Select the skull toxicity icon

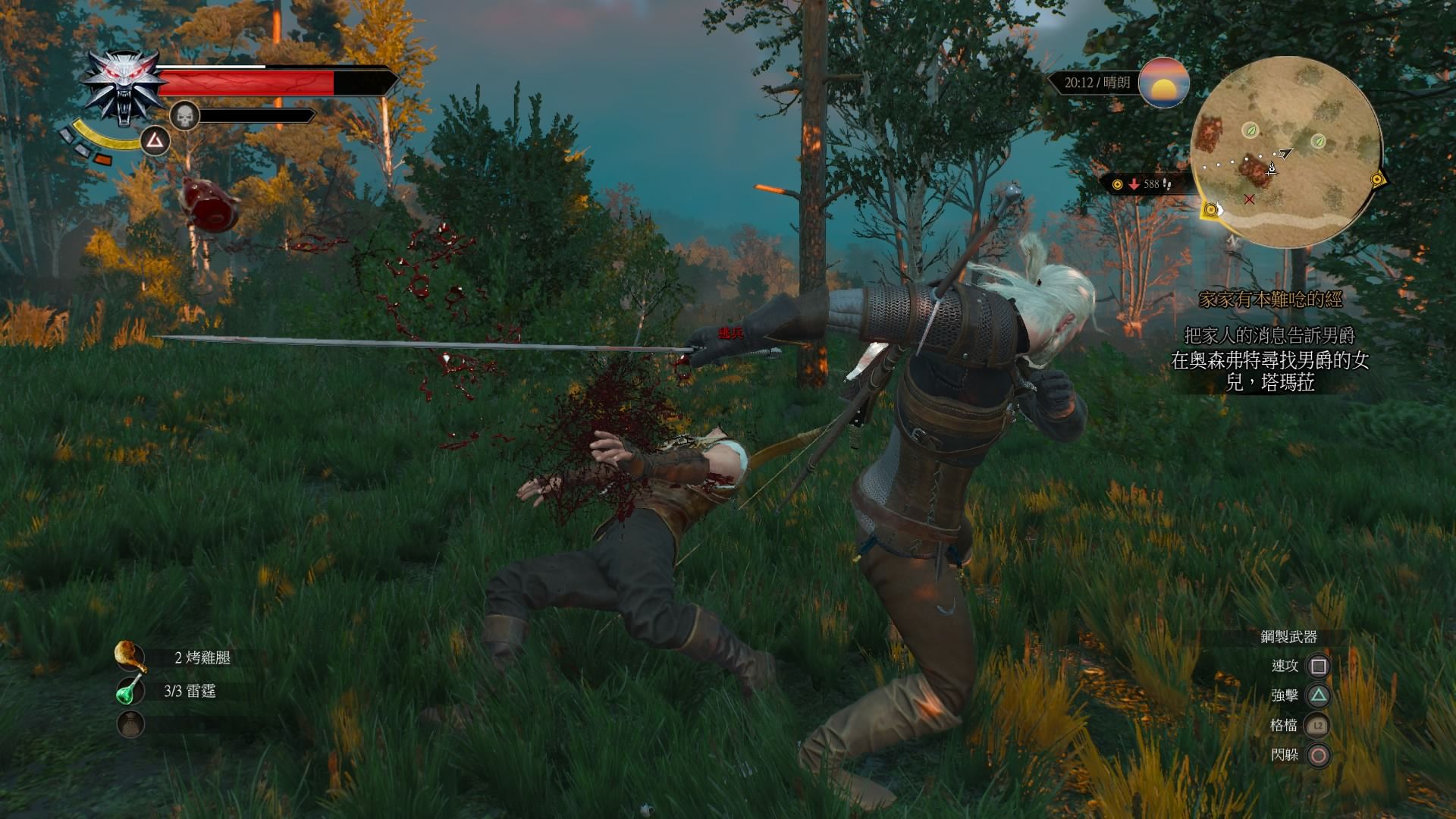(x=184, y=116)
